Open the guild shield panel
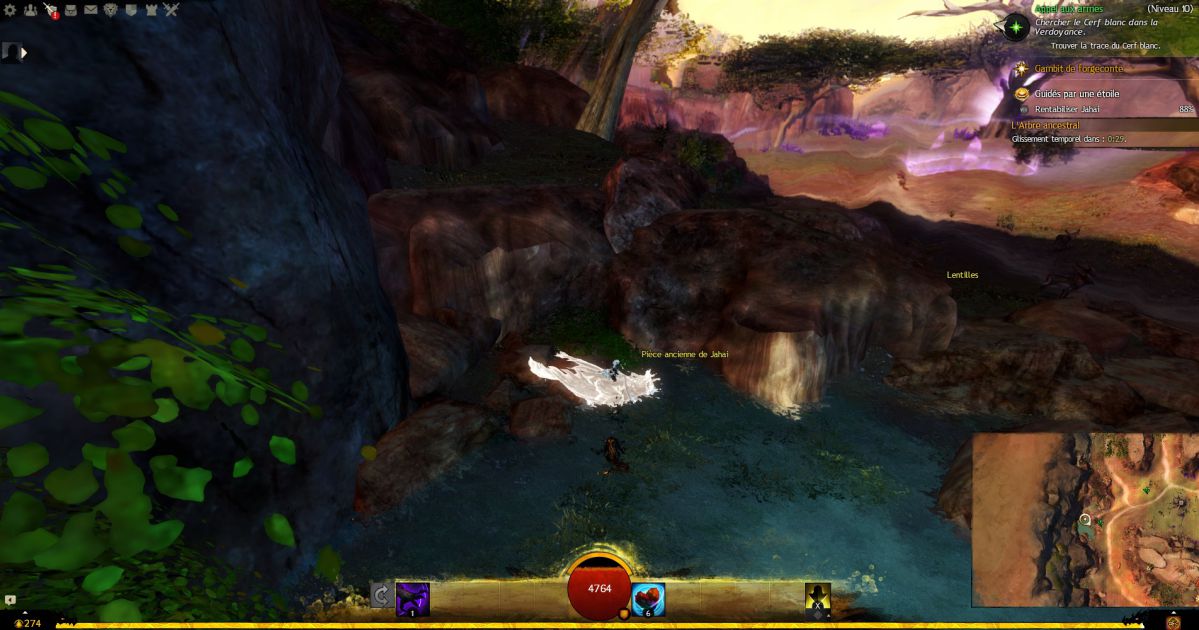This screenshot has width=1199, height=630. pyautogui.click(x=131, y=10)
